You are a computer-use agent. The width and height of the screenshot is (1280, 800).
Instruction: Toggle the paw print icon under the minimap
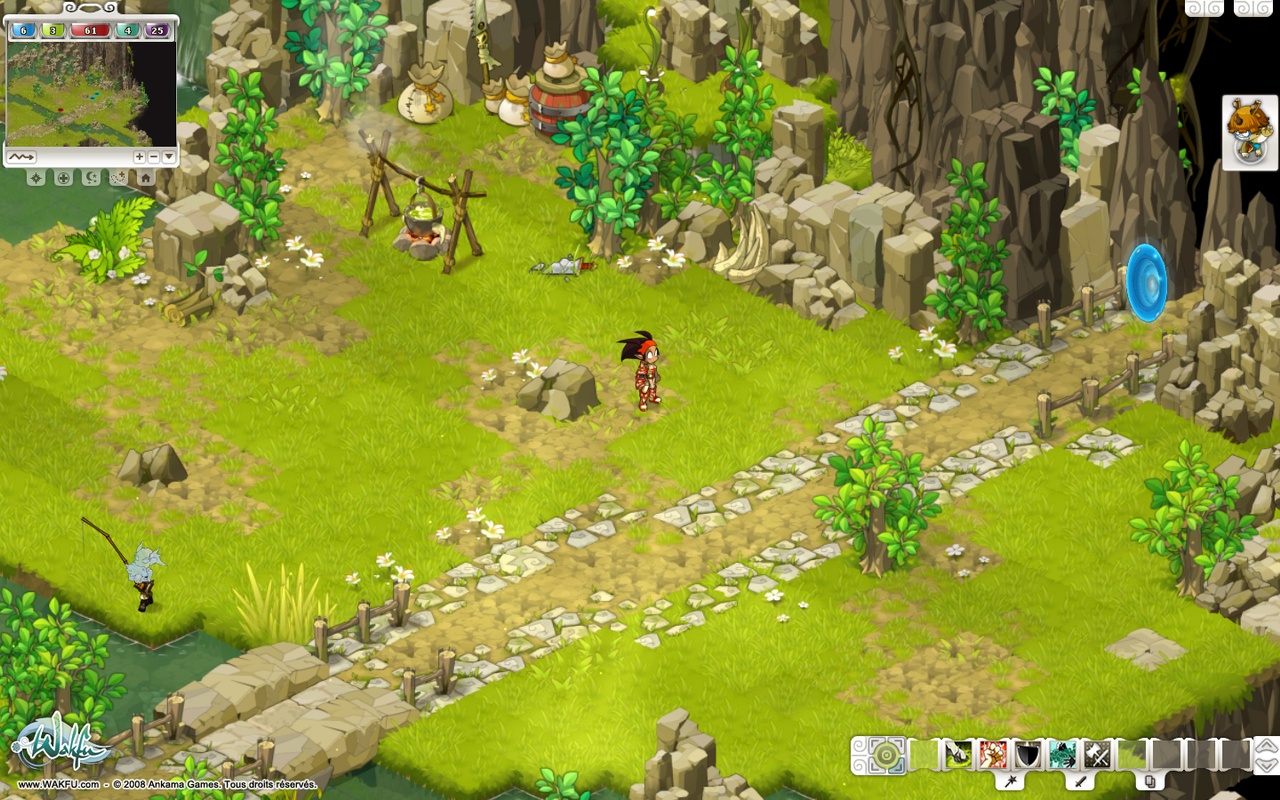[117, 178]
